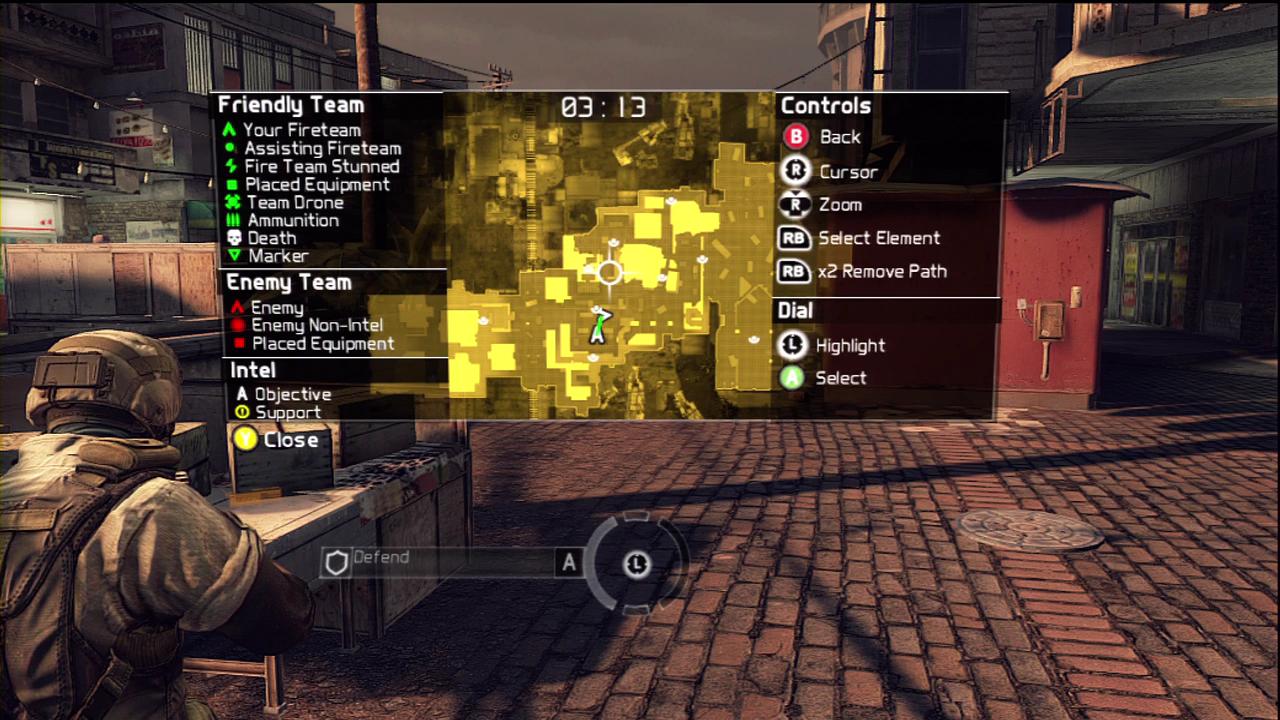Click the Death skull legend entry
The height and width of the screenshot is (720, 1280).
[x=271, y=238]
